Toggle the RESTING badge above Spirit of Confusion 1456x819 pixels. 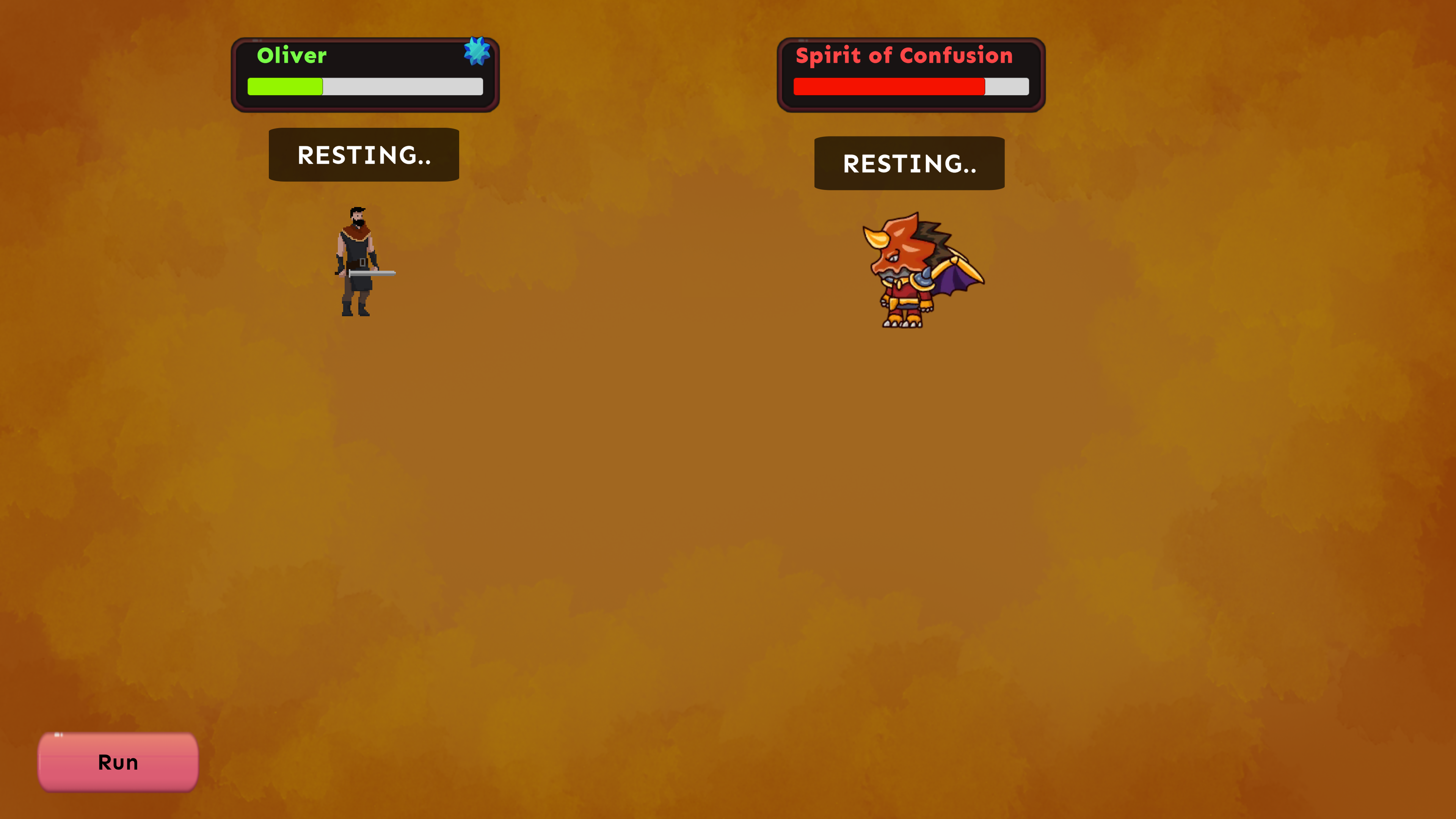(910, 163)
